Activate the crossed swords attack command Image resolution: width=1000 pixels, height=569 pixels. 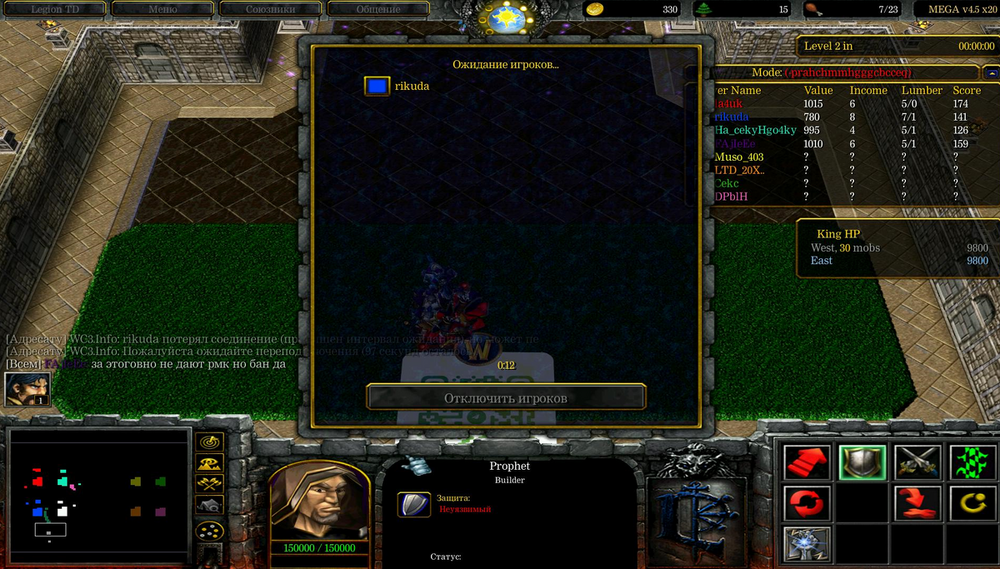pos(917,461)
